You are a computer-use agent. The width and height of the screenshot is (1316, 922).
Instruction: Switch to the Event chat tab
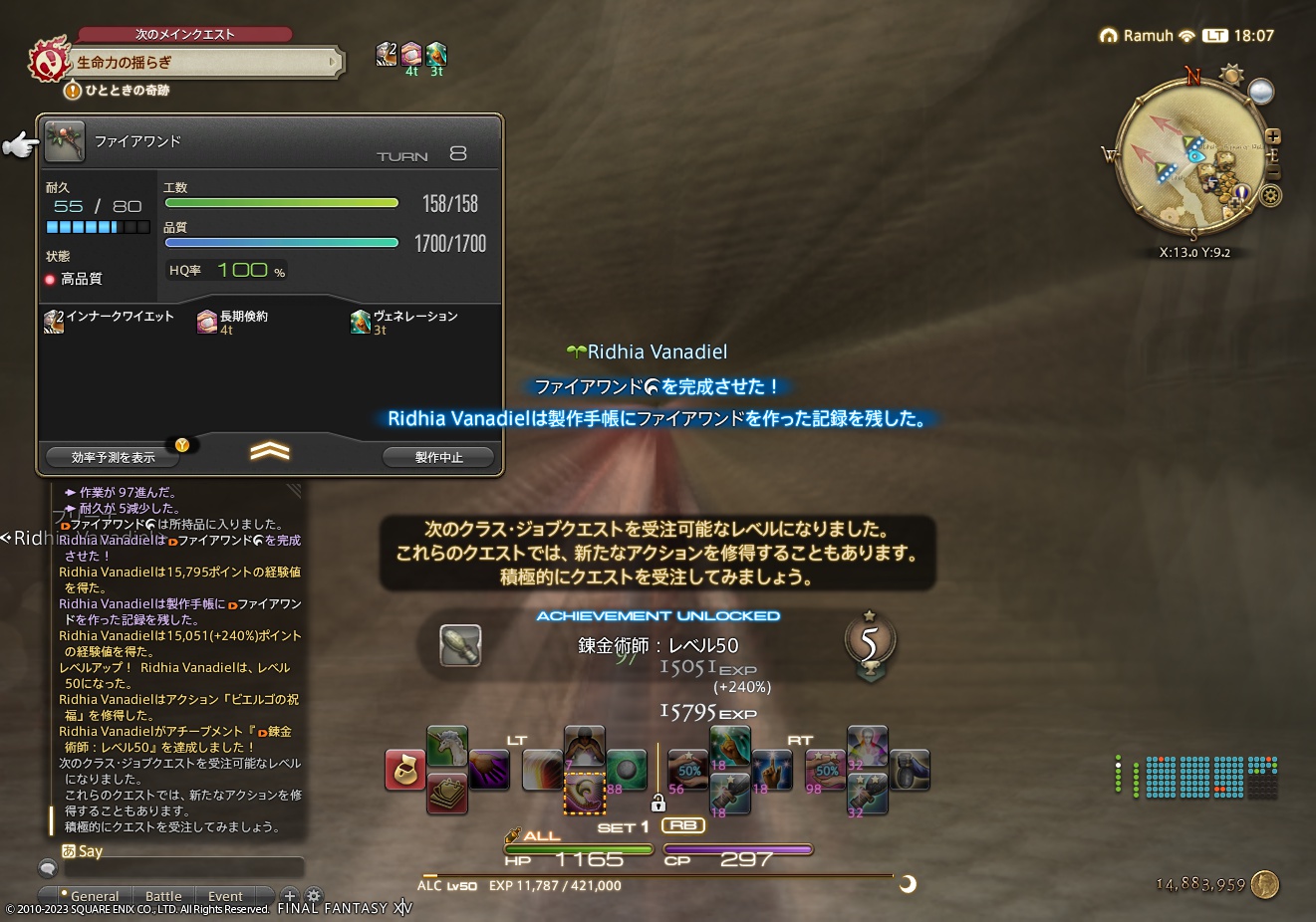[224, 895]
